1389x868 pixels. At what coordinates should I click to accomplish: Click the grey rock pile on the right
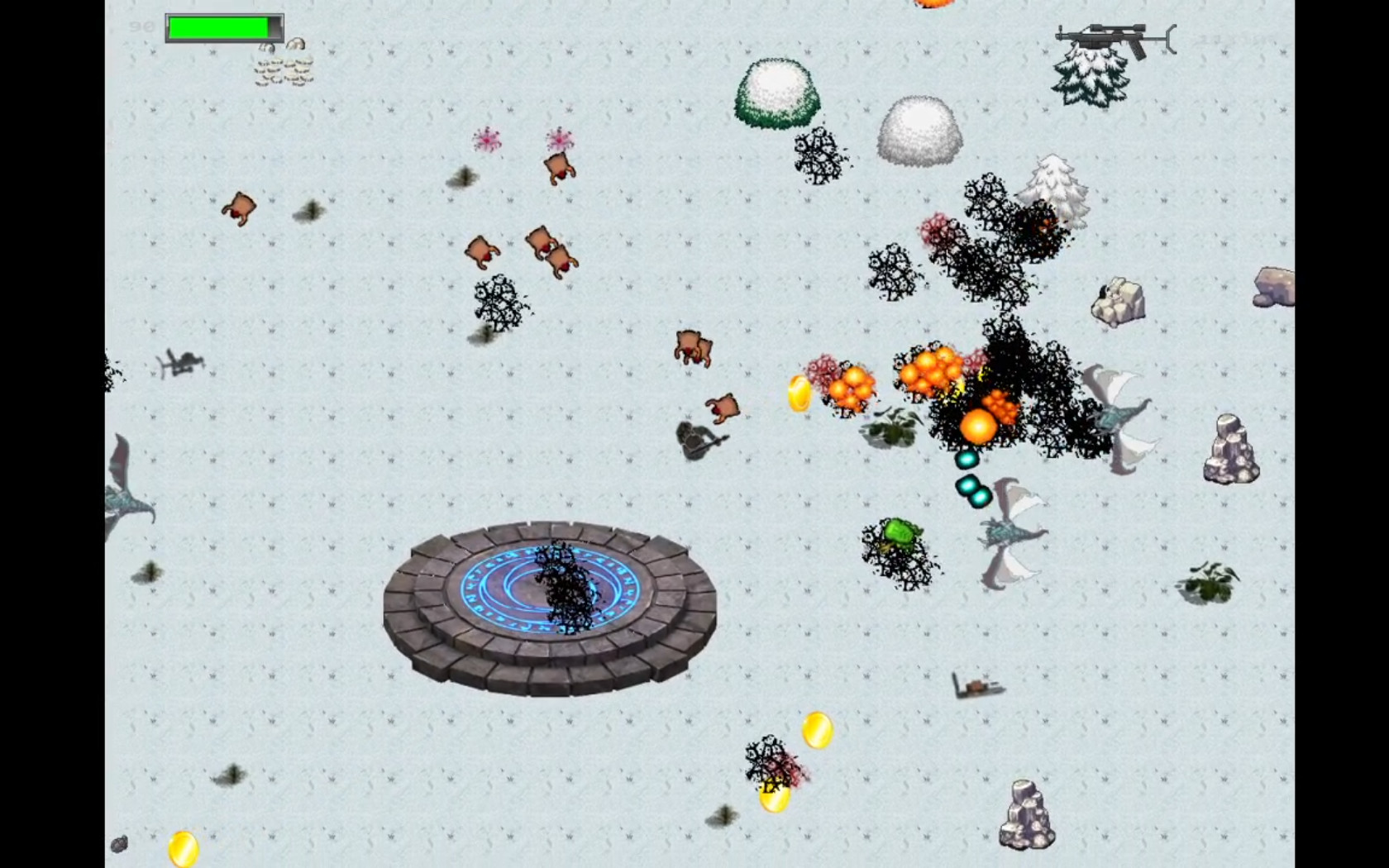(x=1228, y=451)
